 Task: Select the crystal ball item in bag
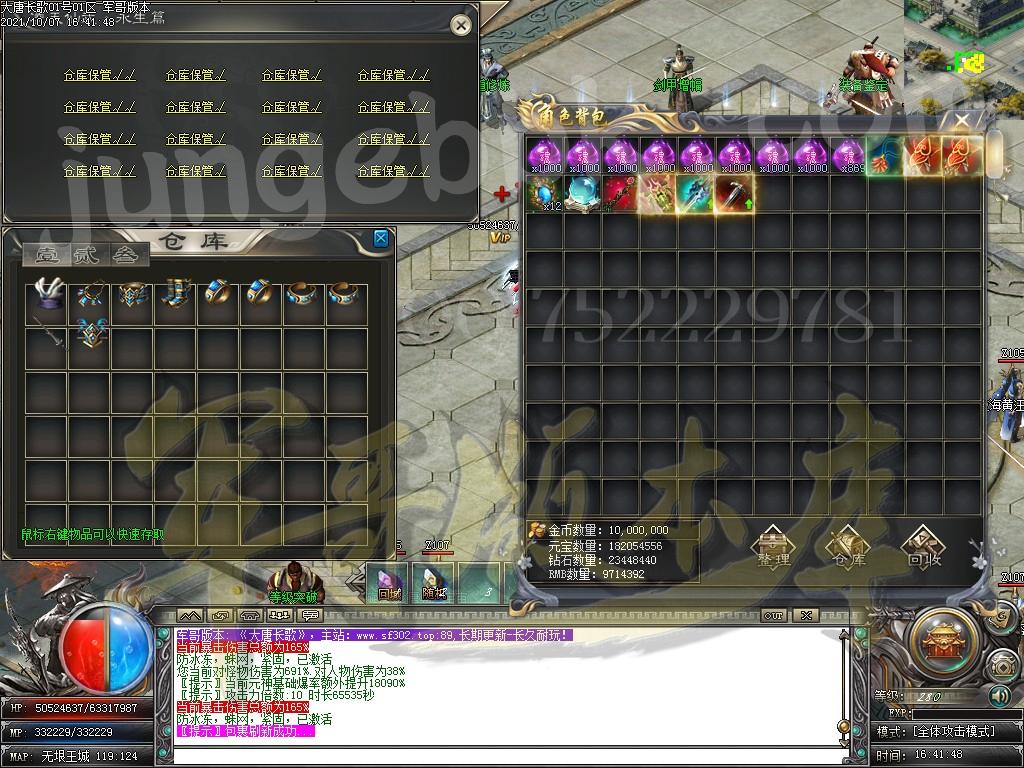(582, 193)
